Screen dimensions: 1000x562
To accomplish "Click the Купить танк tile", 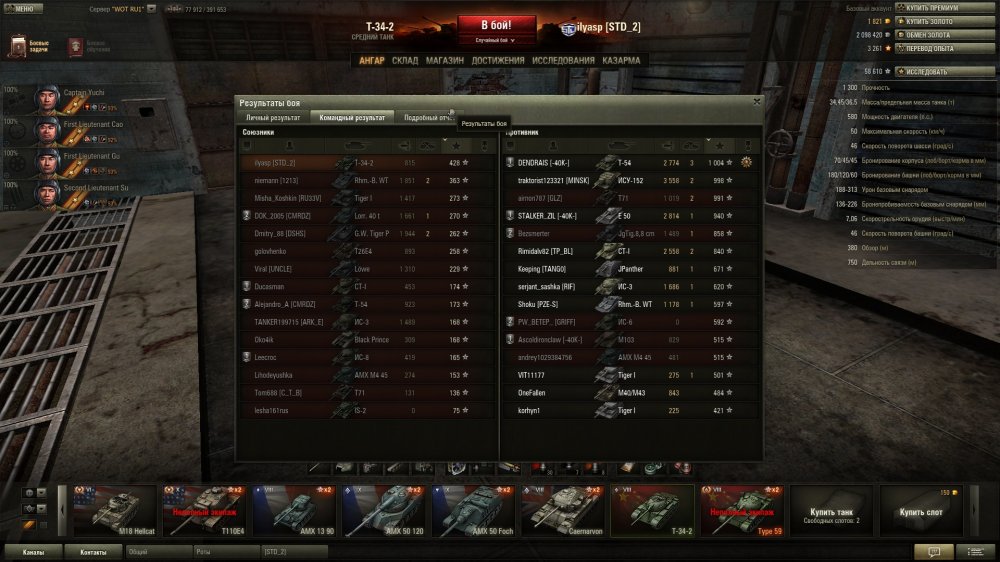I will click(x=829, y=511).
